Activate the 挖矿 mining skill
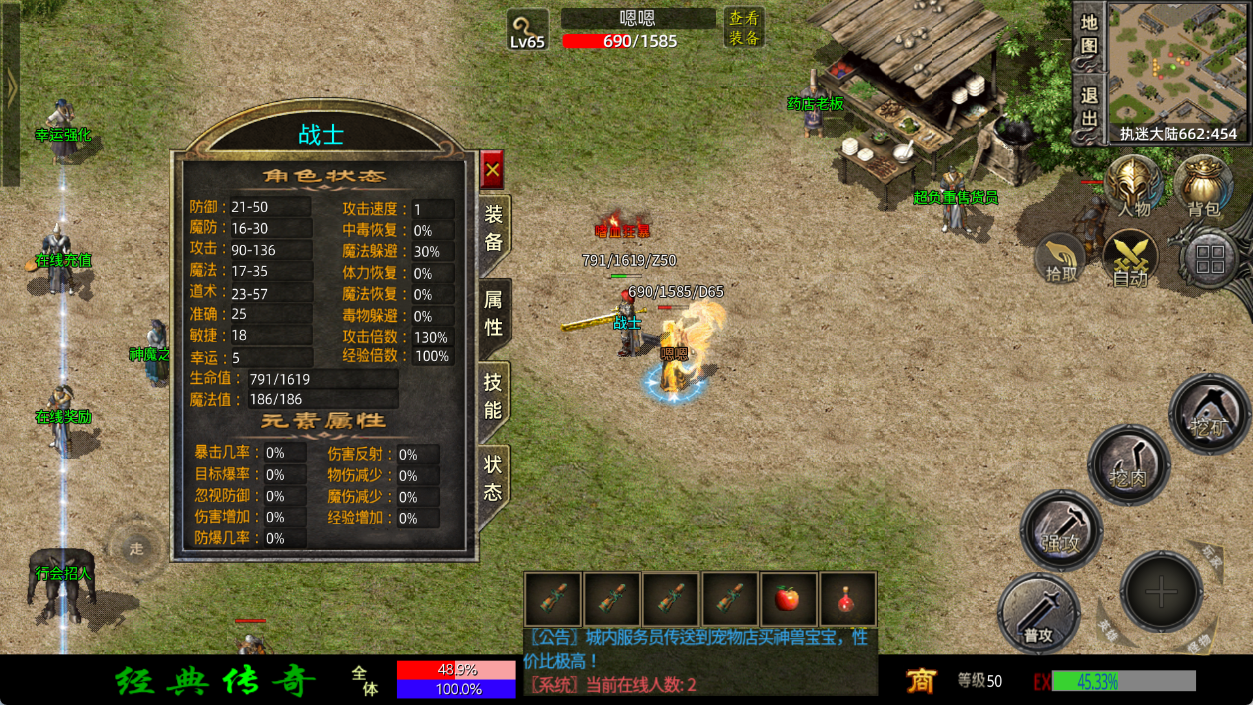 pos(1209,413)
